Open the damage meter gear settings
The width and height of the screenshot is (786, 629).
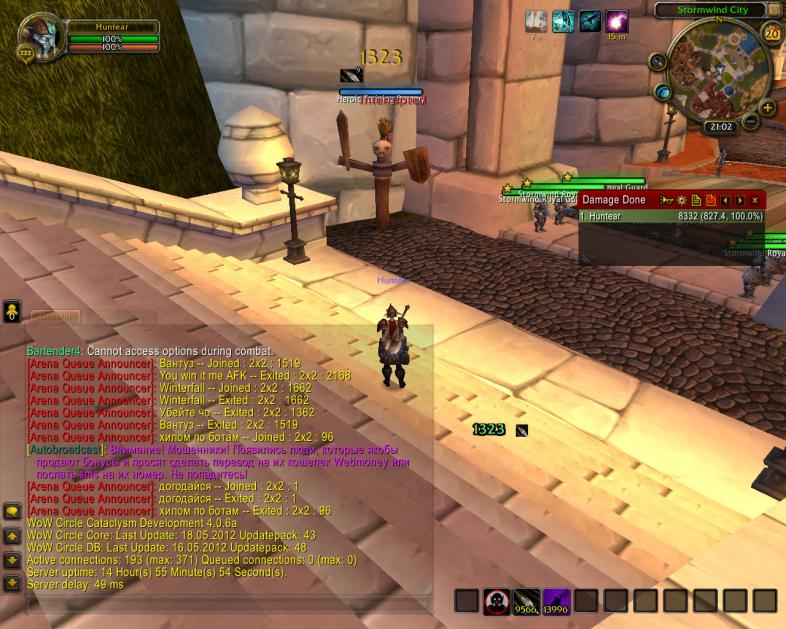coord(682,200)
